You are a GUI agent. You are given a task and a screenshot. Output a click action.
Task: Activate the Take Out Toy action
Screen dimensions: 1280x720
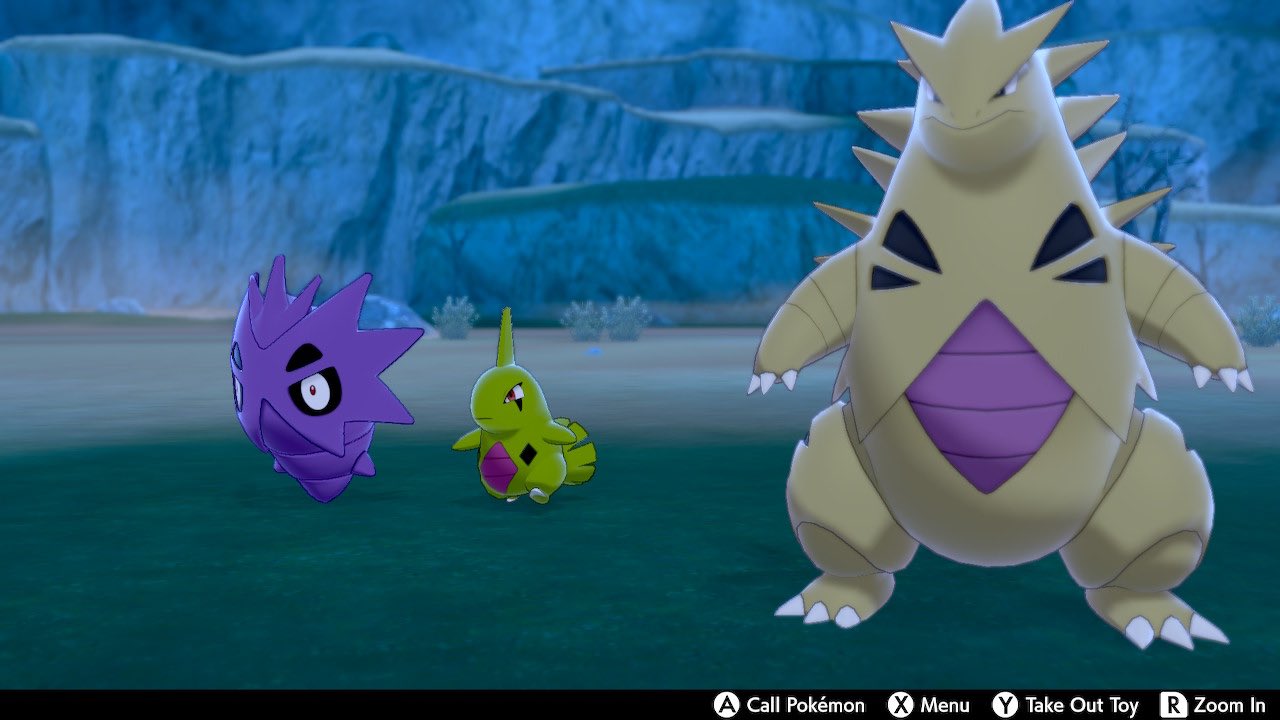1081,705
